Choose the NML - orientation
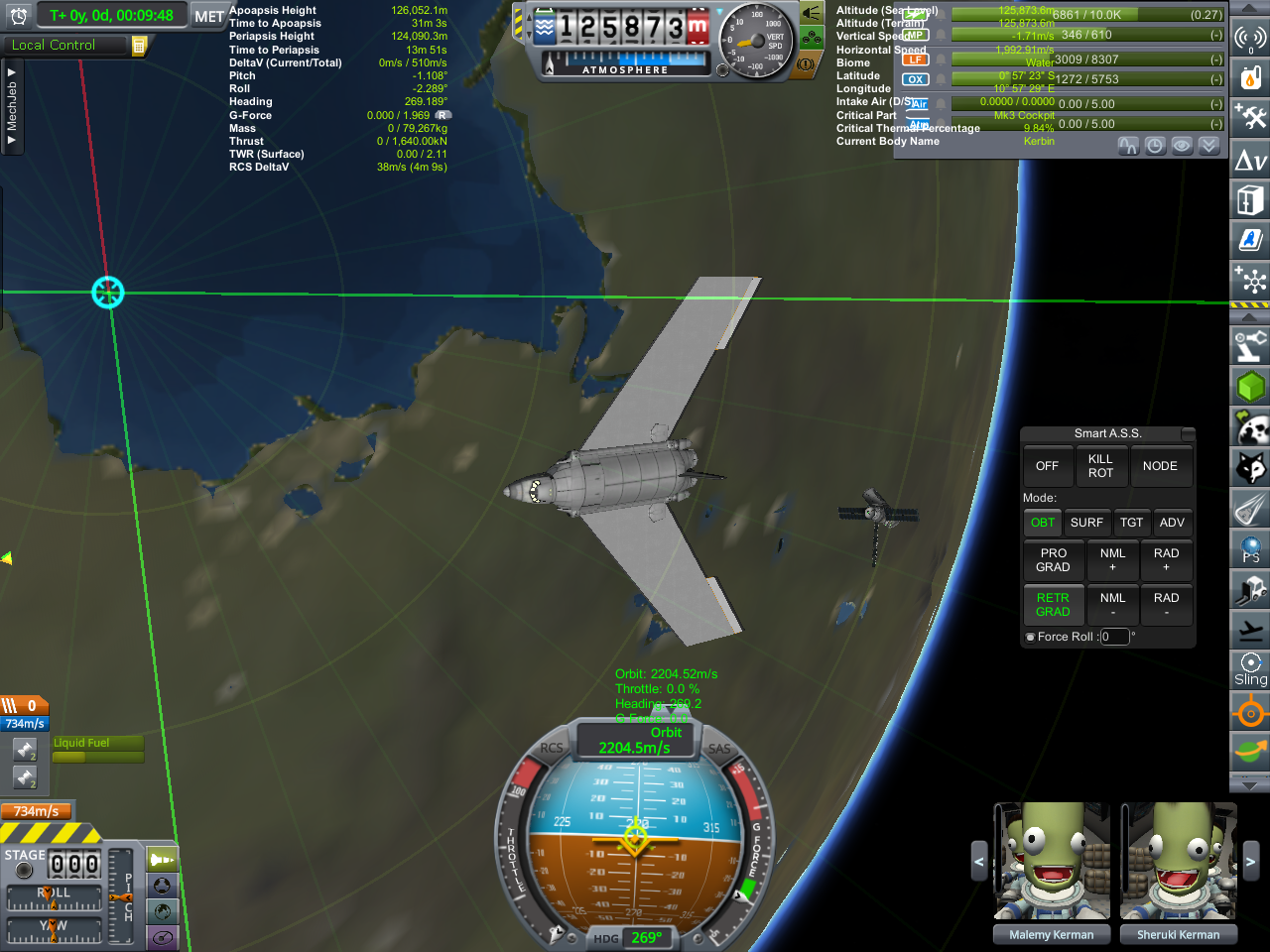The image size is (1270, 952). pos(1112,604)
